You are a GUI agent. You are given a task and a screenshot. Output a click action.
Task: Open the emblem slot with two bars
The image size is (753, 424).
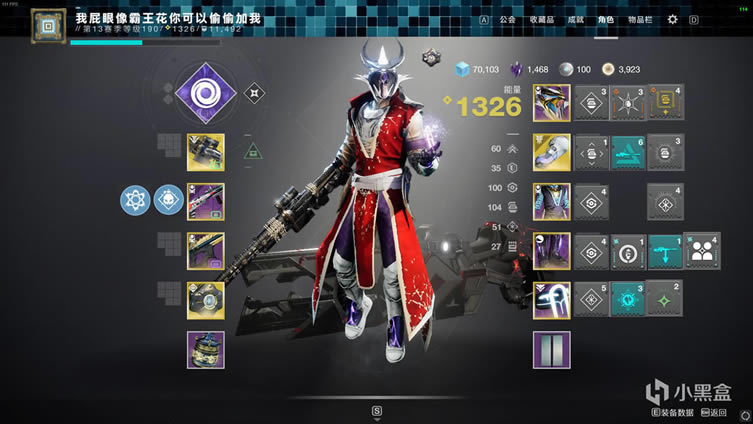551,349
